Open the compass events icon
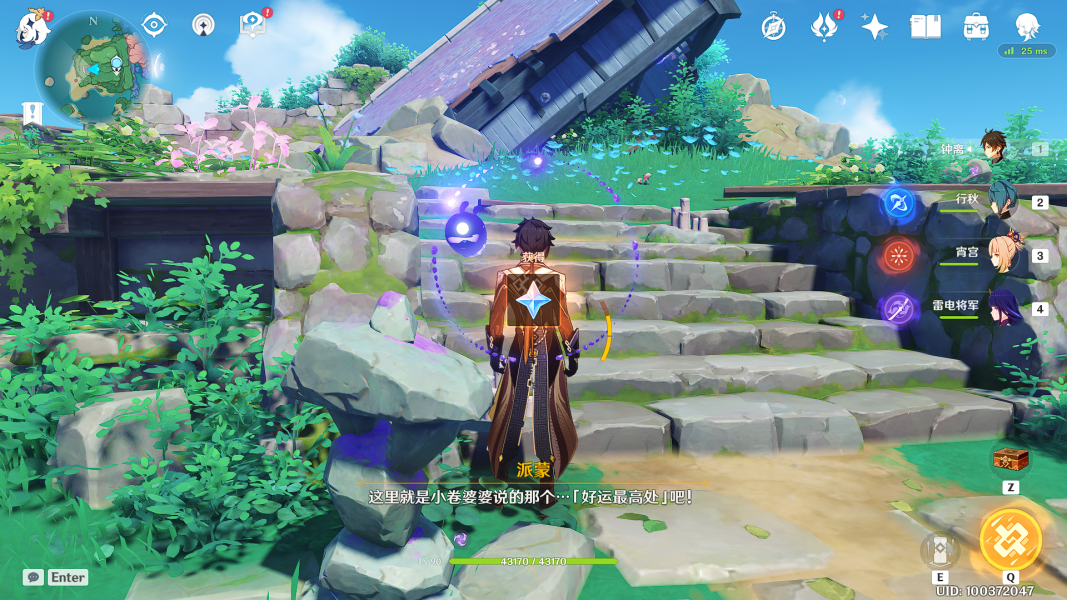Viewport: 1067px width, 600px height. pyautogui.click(x=773, y=27)
